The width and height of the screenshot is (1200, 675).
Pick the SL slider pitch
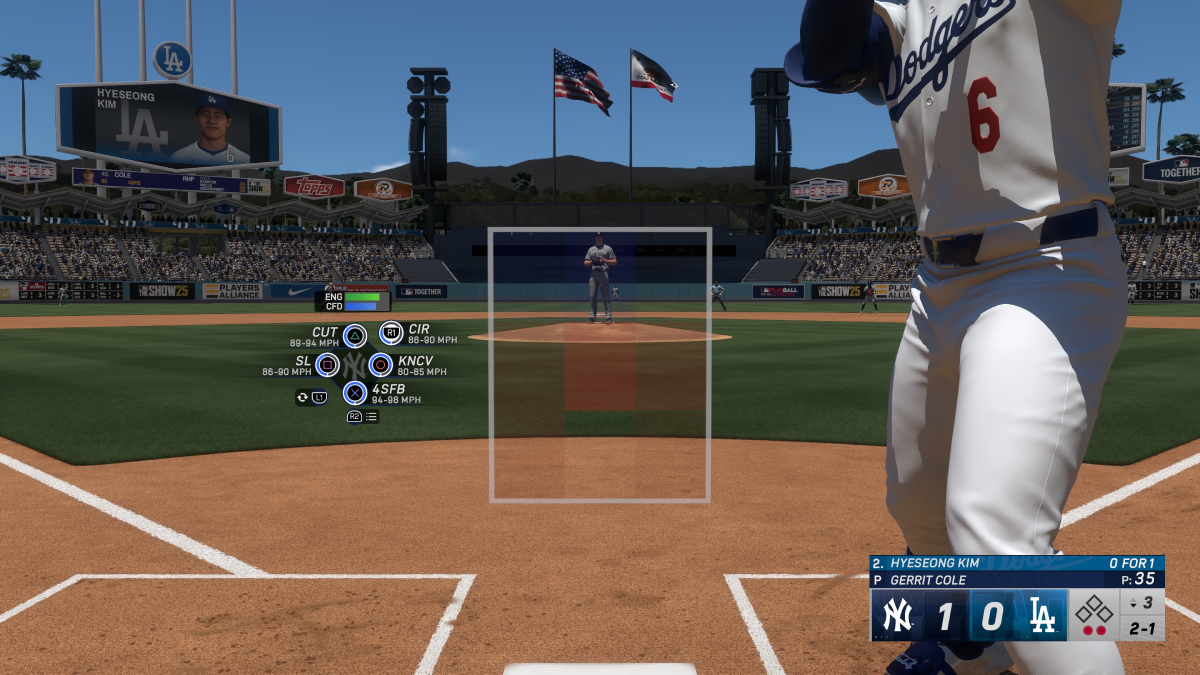327,365
